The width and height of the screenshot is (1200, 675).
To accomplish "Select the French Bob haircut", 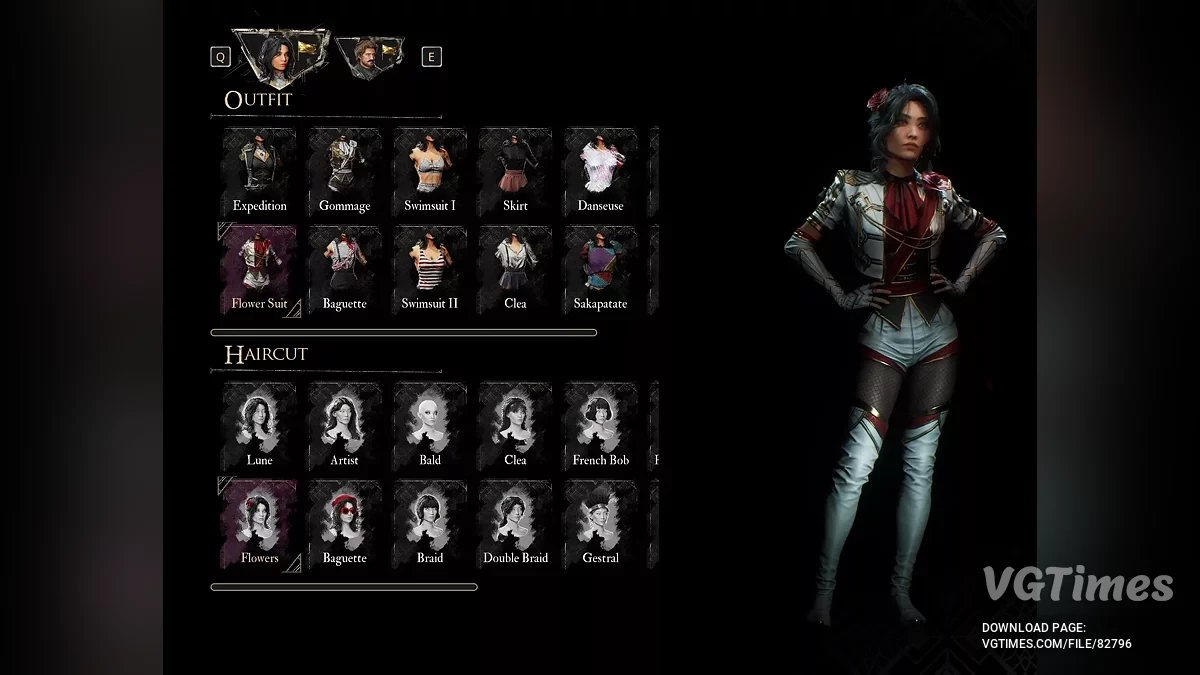I will 600,424.
